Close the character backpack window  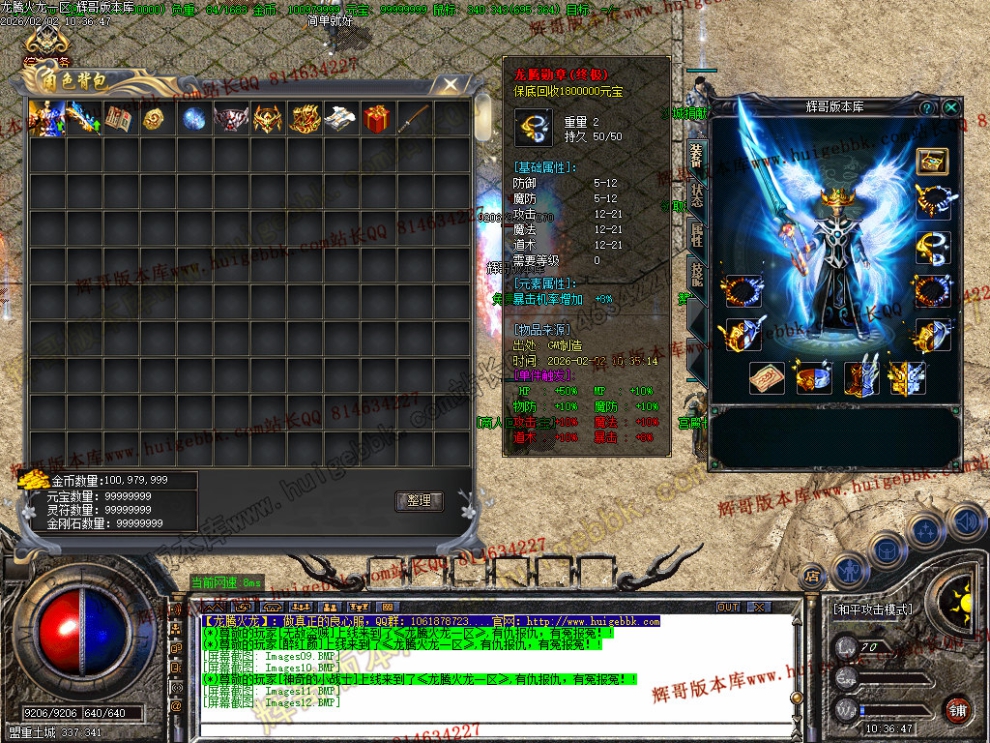point(451,84)
